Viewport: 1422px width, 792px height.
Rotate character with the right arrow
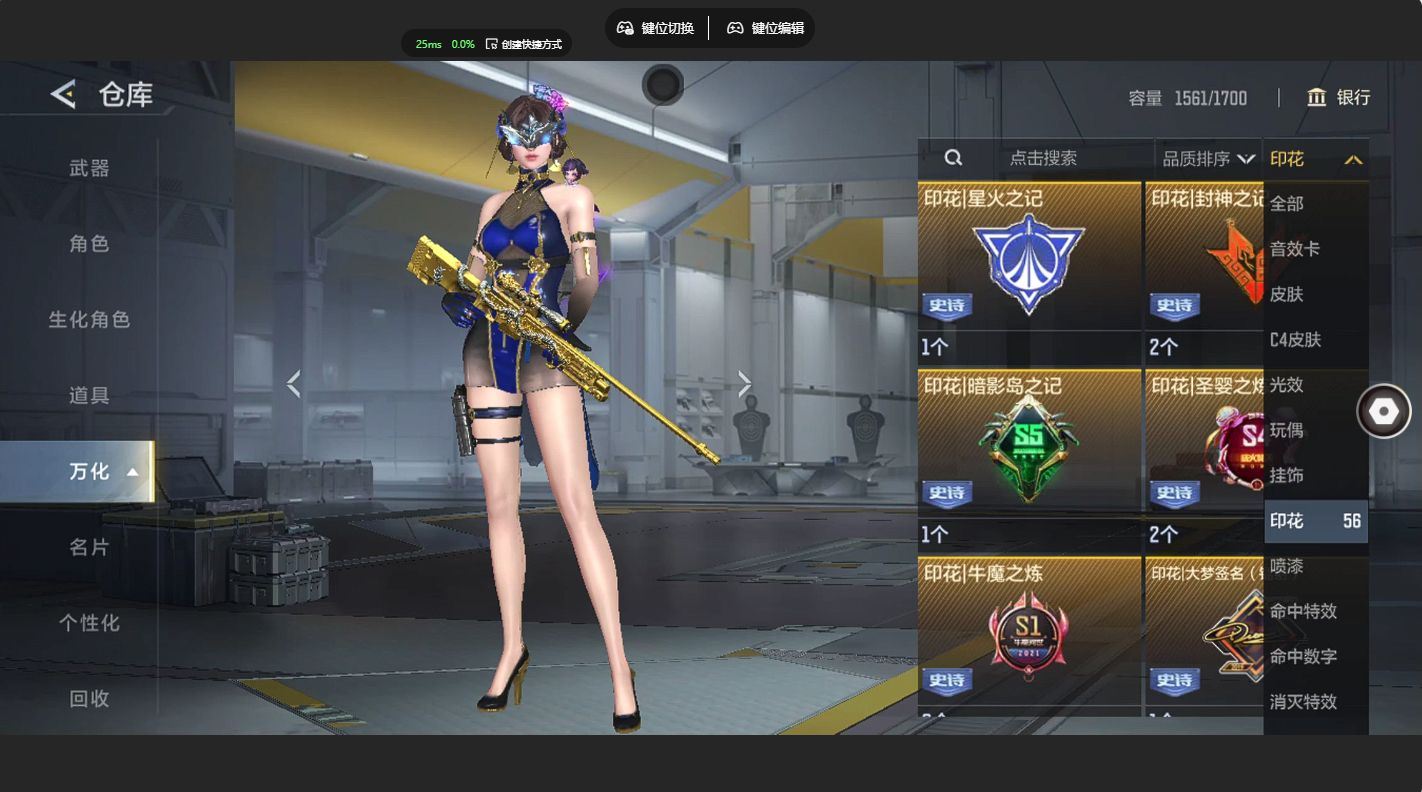744,383
